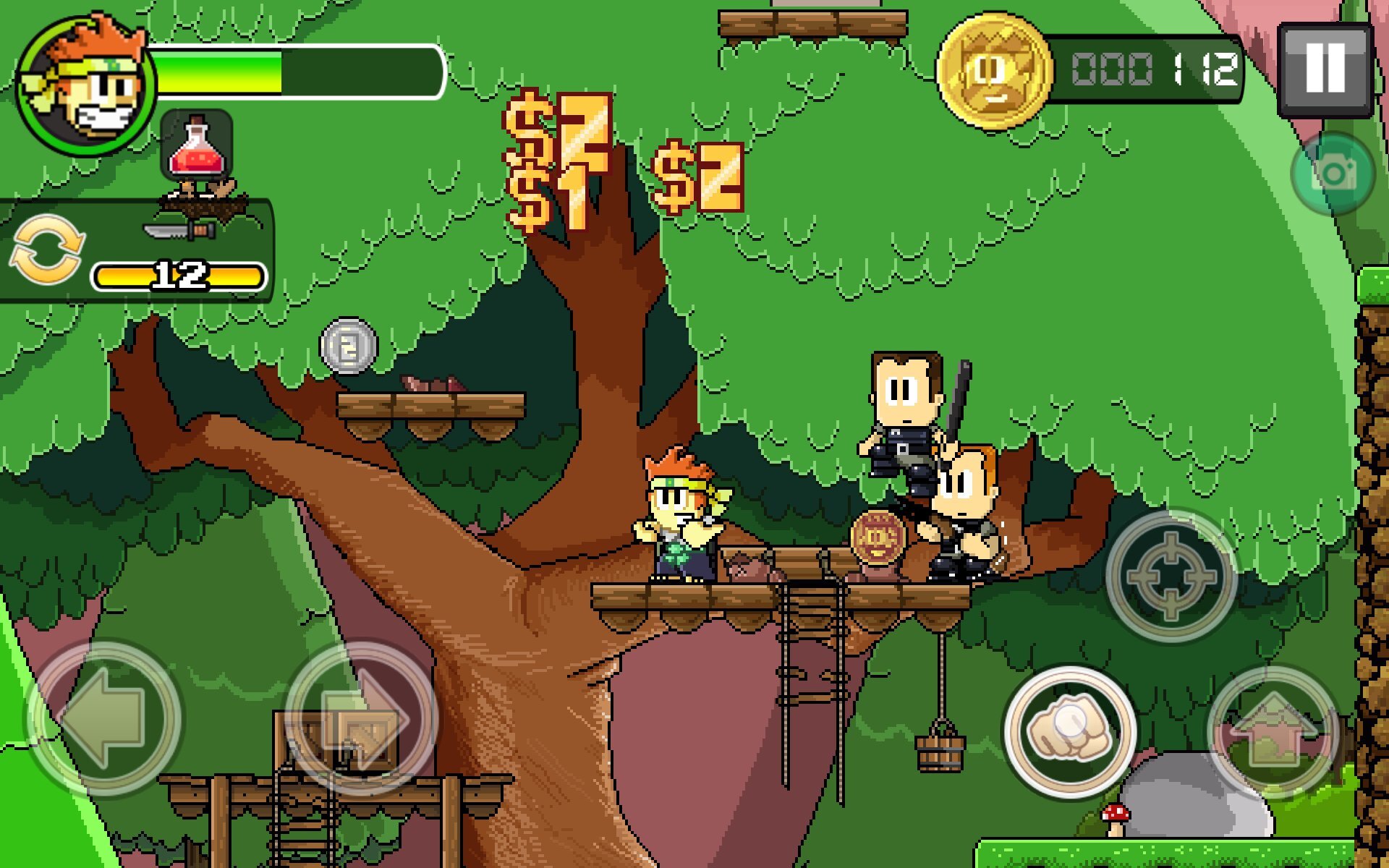This screenshot has height=868, width=1389.
Task: Move right with the right arrow button
Action: [362, 718]
